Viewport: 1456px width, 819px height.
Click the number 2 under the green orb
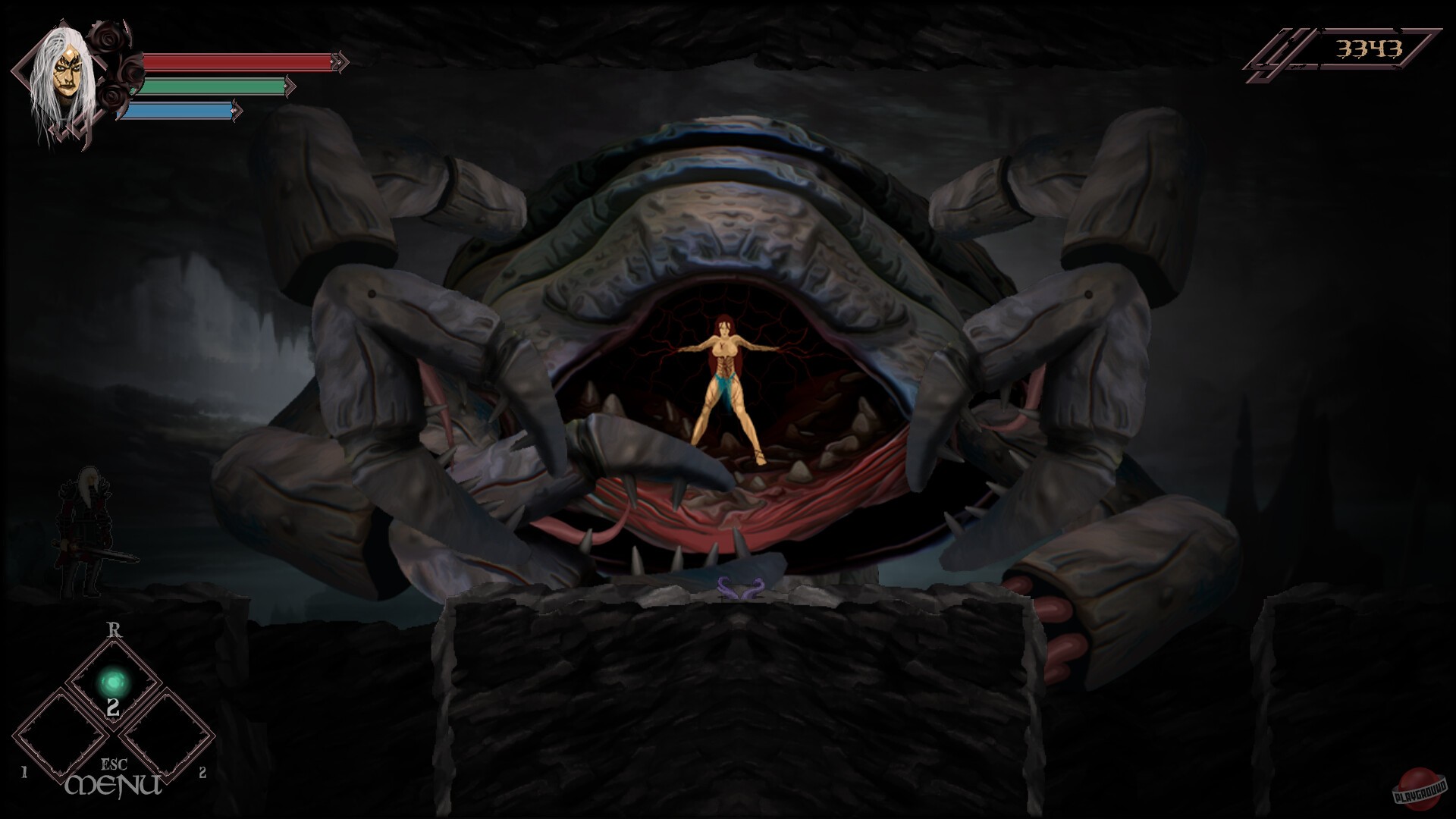pos(112,705)
